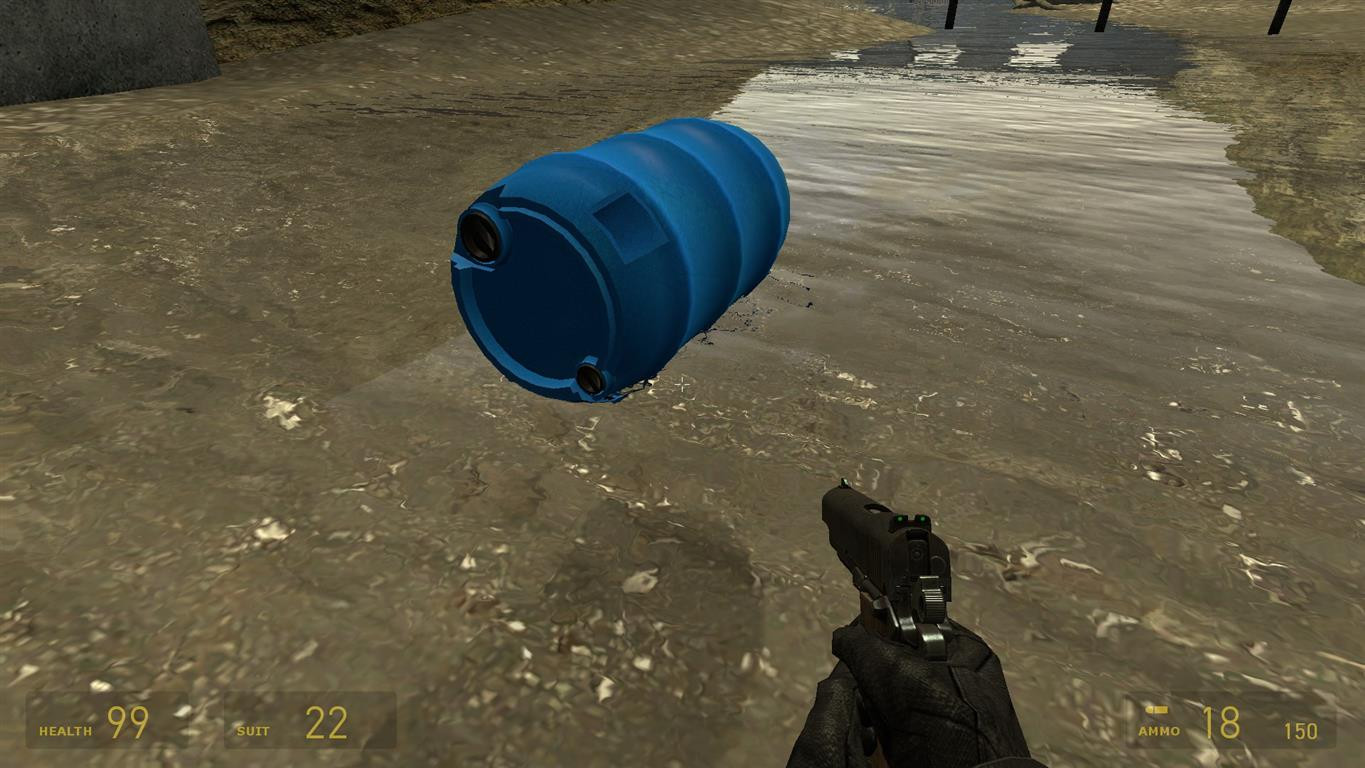
Task: Click the SUIT power indicator
Action: point(254,729)
